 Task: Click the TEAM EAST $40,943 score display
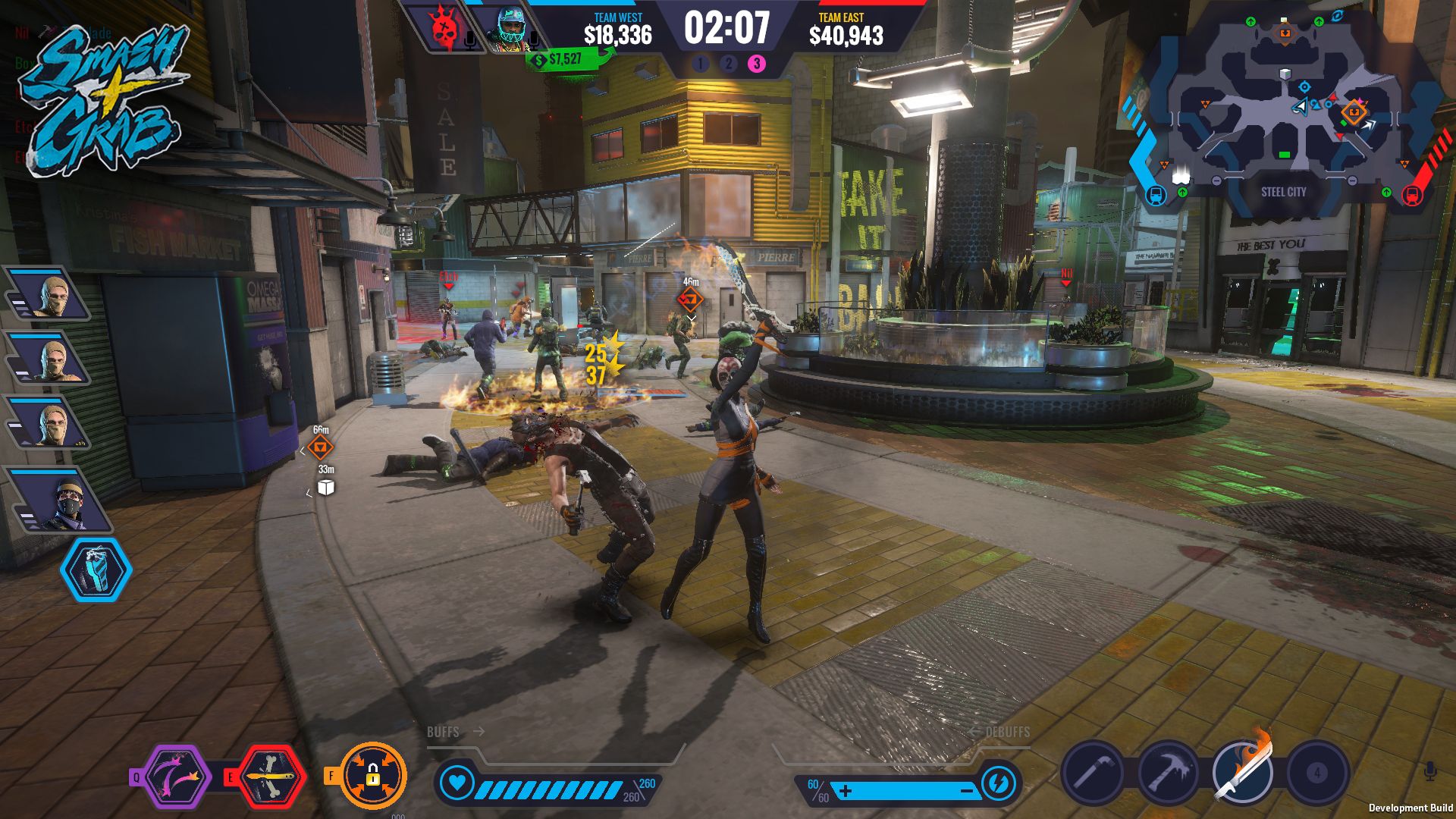click(845, 29)
